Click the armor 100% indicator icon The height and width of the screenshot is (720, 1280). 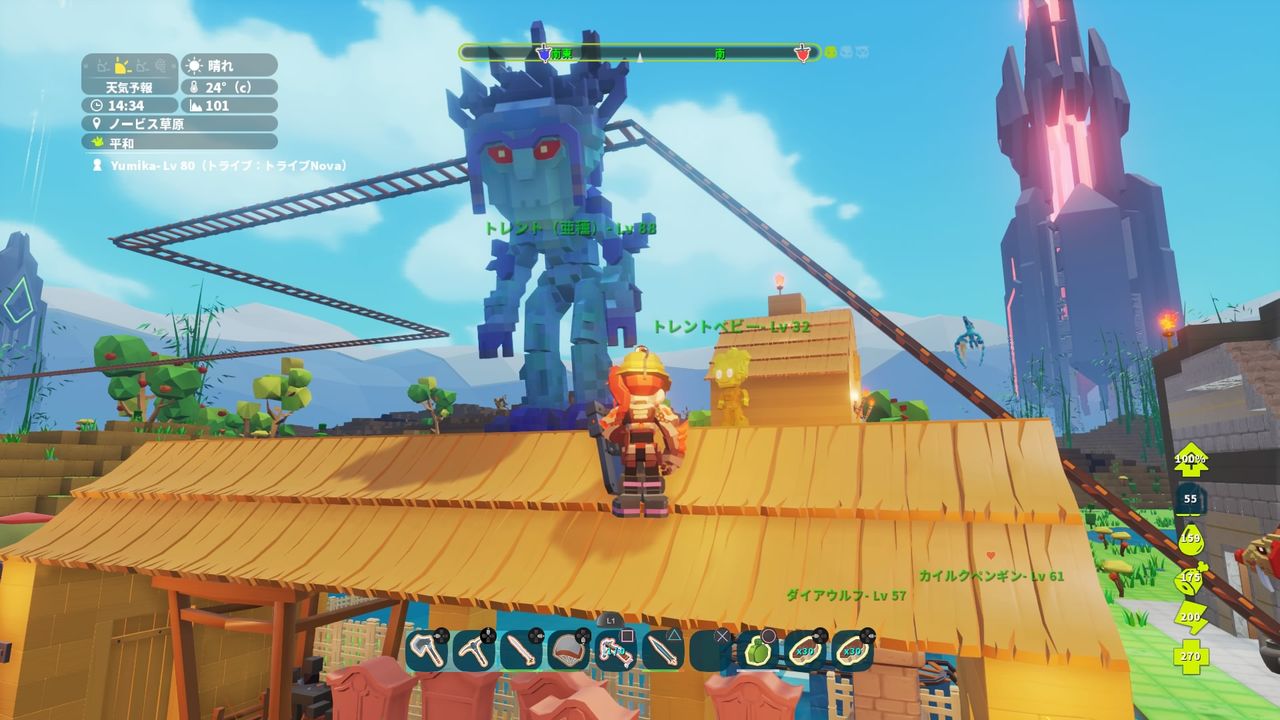[1190, 460]
